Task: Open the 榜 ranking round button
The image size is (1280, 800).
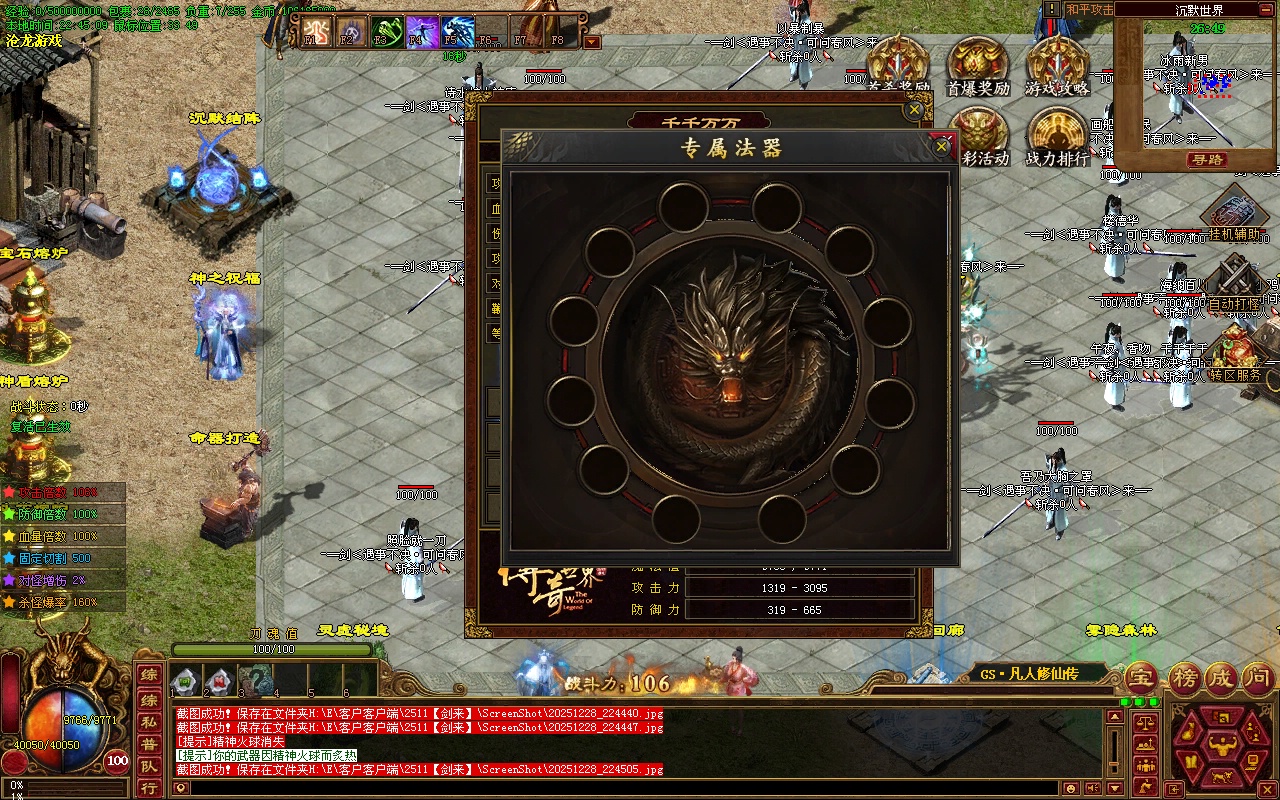Action: coord(1185,679)
